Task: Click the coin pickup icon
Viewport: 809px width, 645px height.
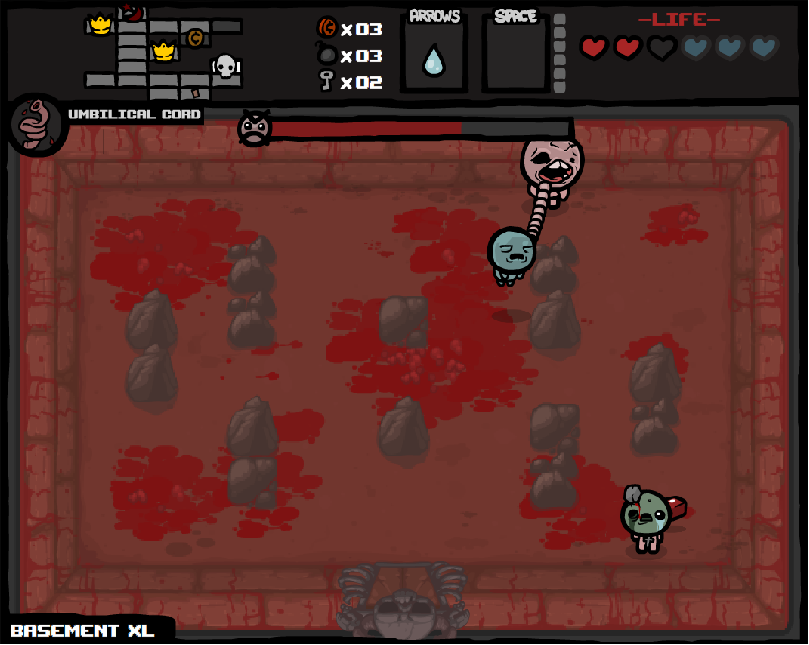Action: 326,28
